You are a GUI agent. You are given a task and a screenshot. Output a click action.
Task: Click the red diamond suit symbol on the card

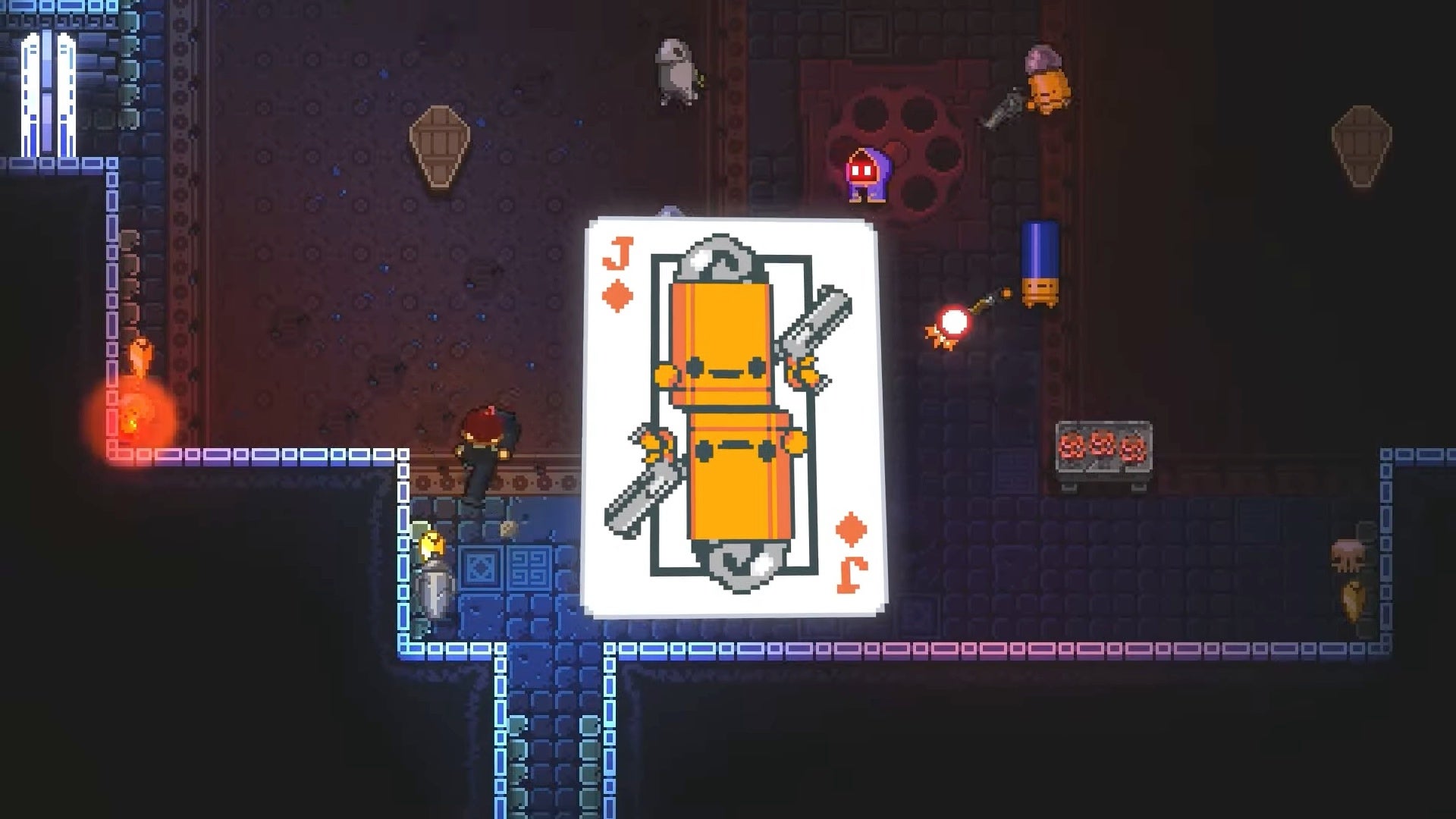(617, 293)
